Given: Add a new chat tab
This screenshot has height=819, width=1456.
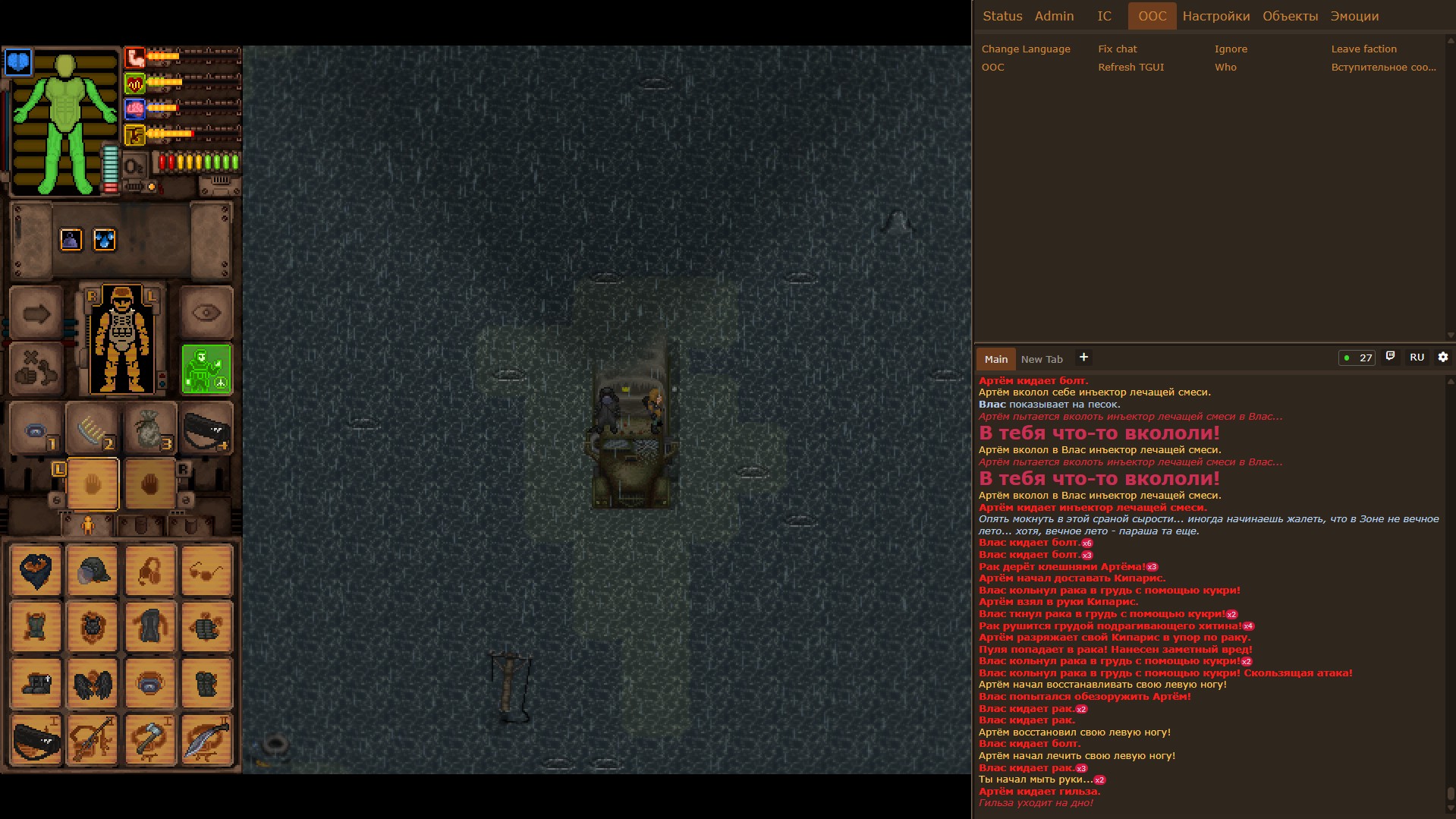Looking at the screenshot, I should [x=1083, y=358].
